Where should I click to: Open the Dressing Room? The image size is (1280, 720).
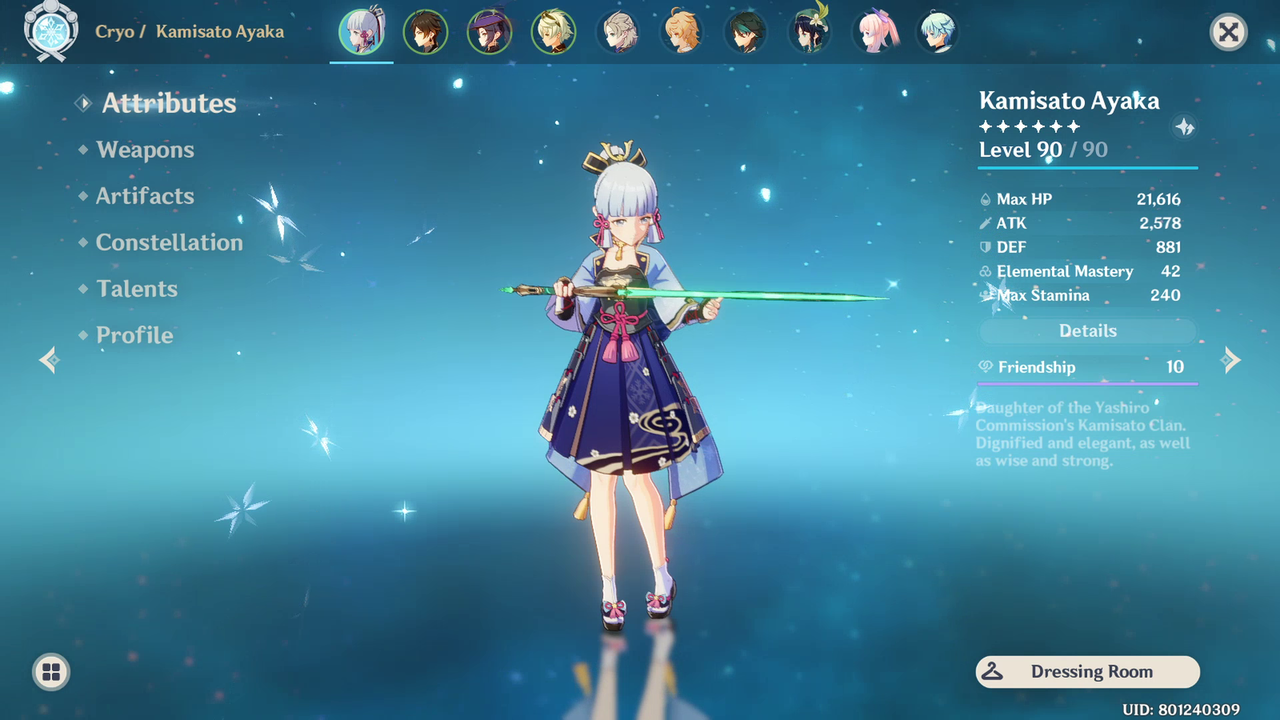[x=1087, y=672]
